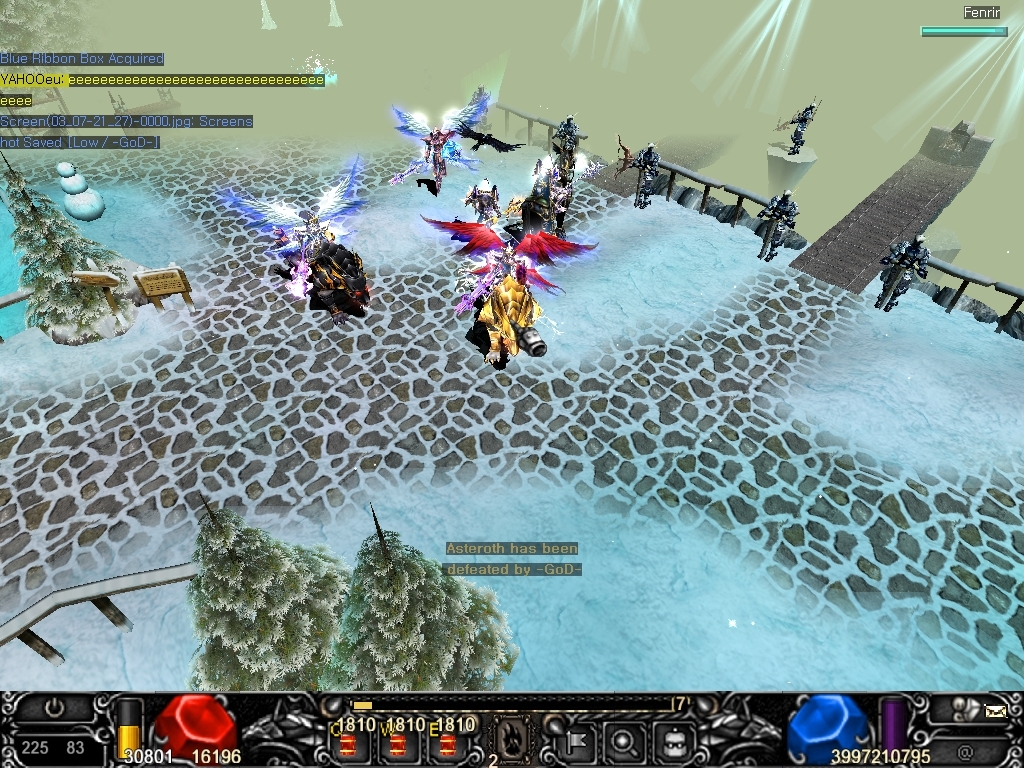Use the potion in the E slot
This screenshot has height=768, width=1024.
pos(448,744)
